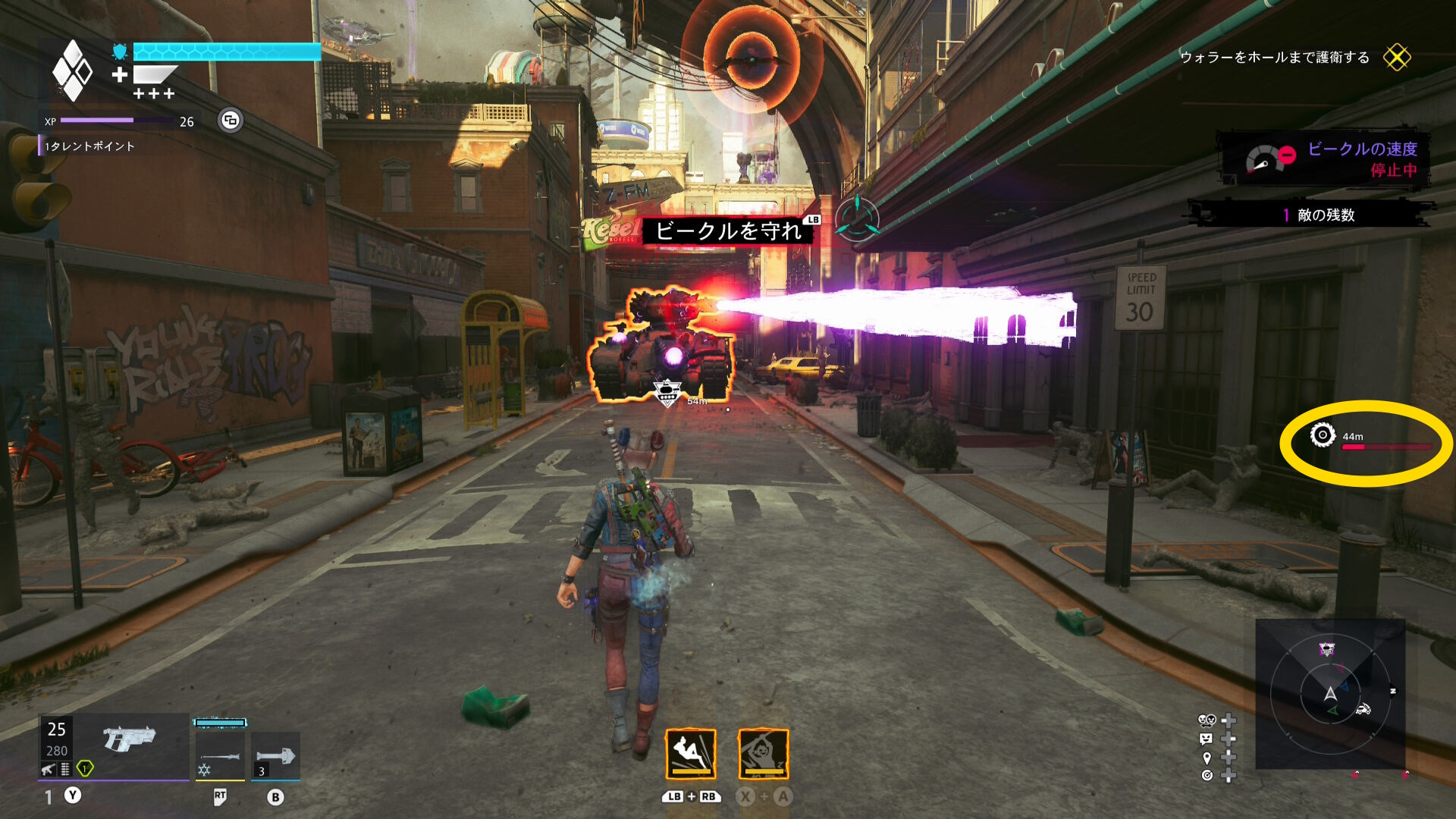Screen dimensions: 1456x819
Task: Click the car marker on the minimap
Action: coord(1363,710)
